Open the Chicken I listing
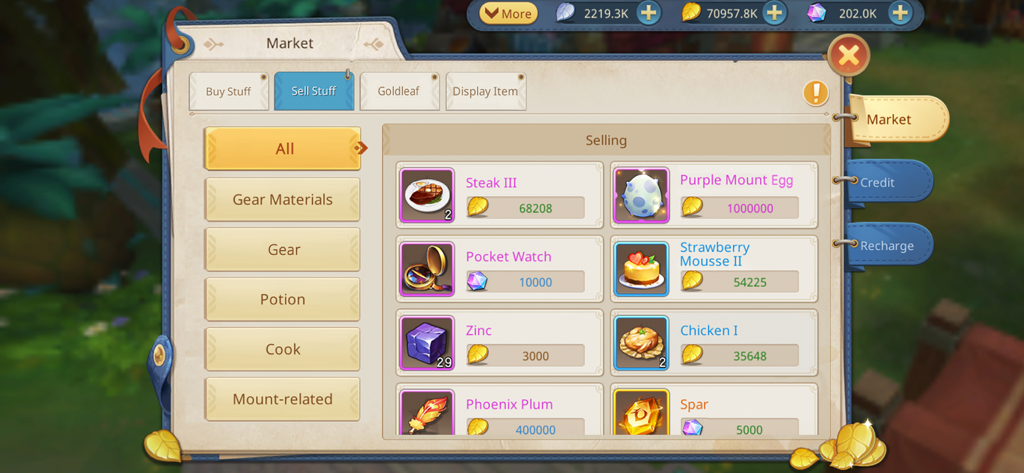The height and width of the screenshot is (473, 1024). [x=714, y=343]
